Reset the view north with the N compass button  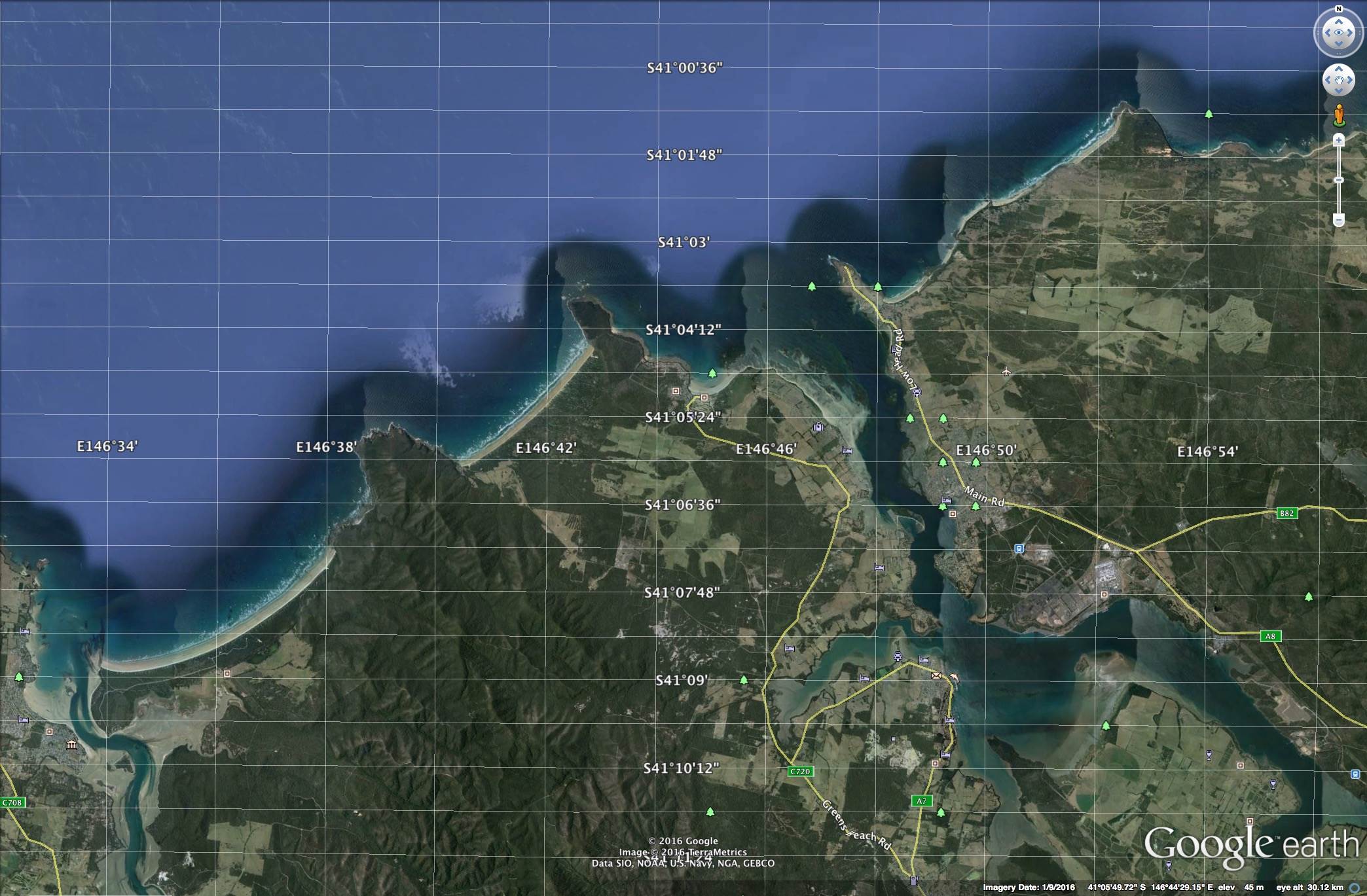coord(1339,9)
